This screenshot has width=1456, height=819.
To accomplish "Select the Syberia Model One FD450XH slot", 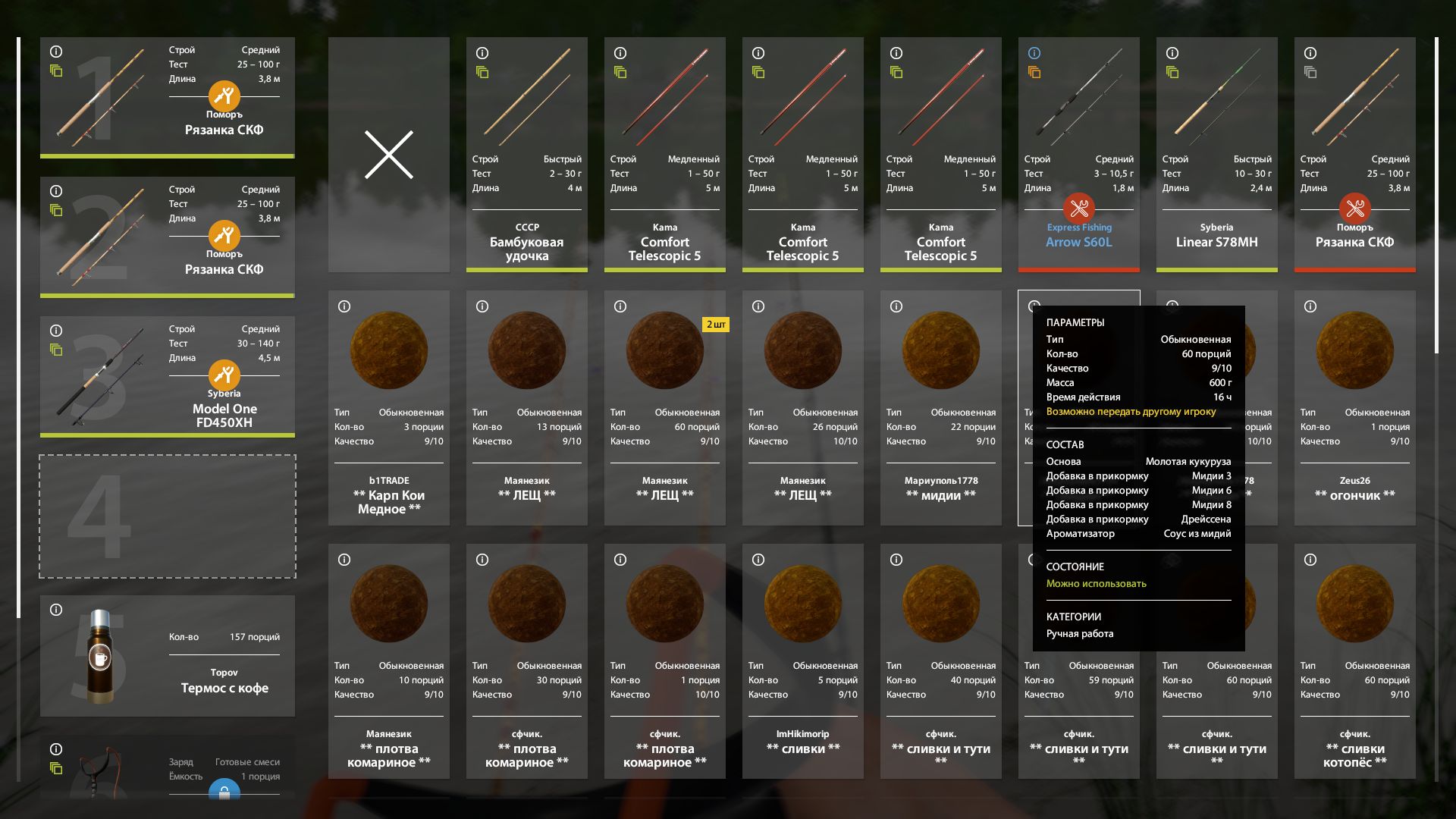I will (167, 376).
